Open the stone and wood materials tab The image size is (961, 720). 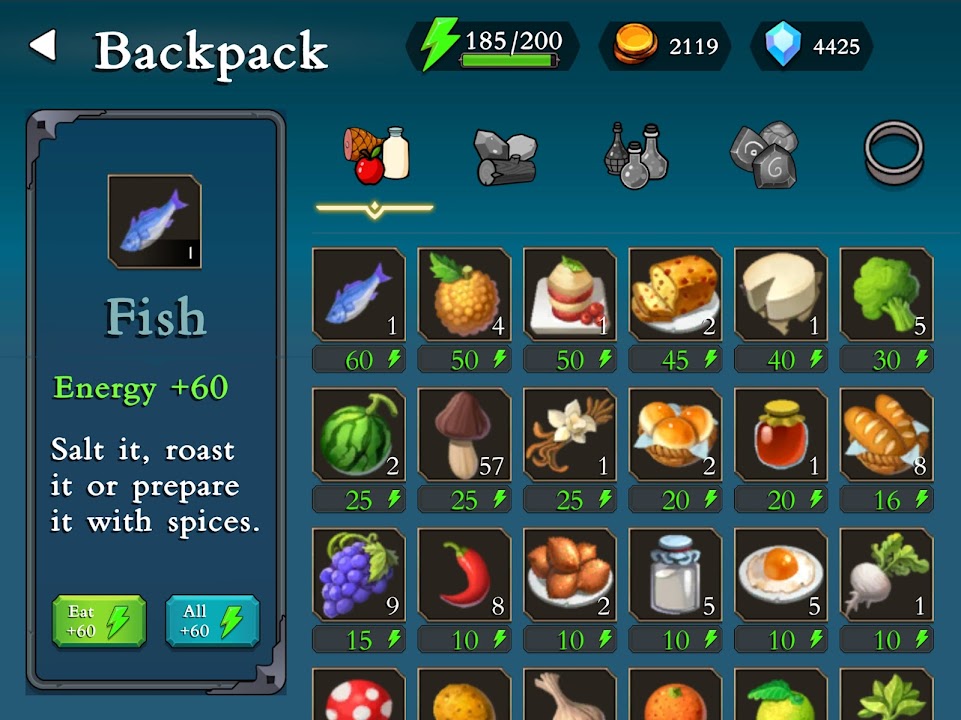(505, 156)
